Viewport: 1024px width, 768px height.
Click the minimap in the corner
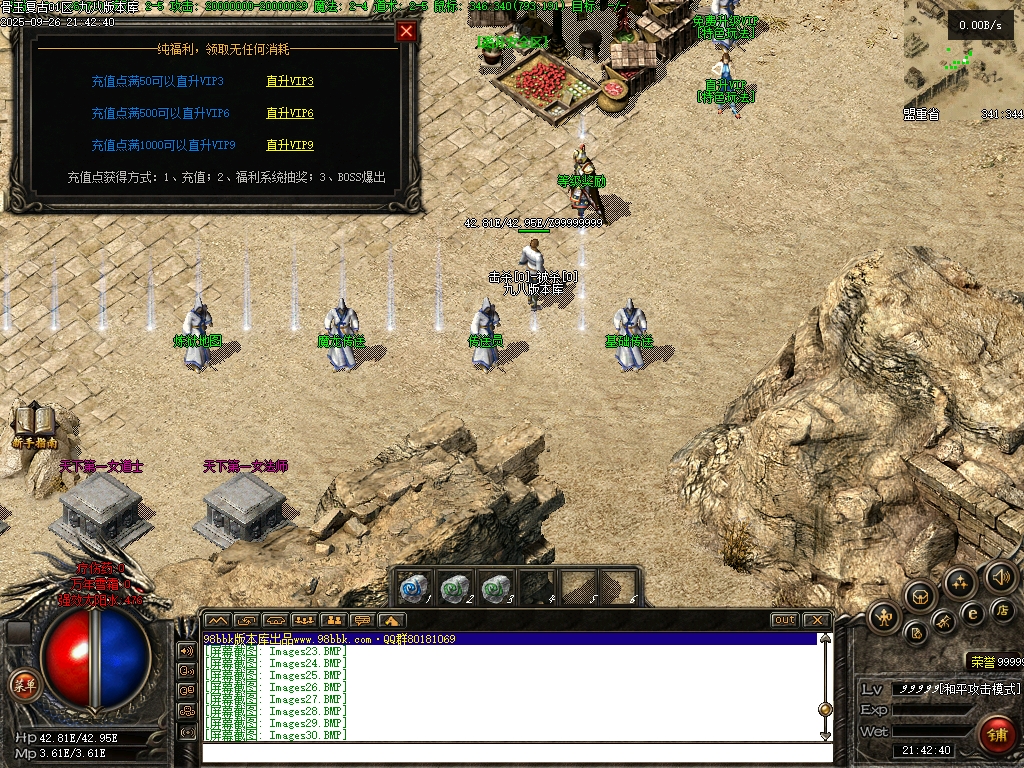963,60
